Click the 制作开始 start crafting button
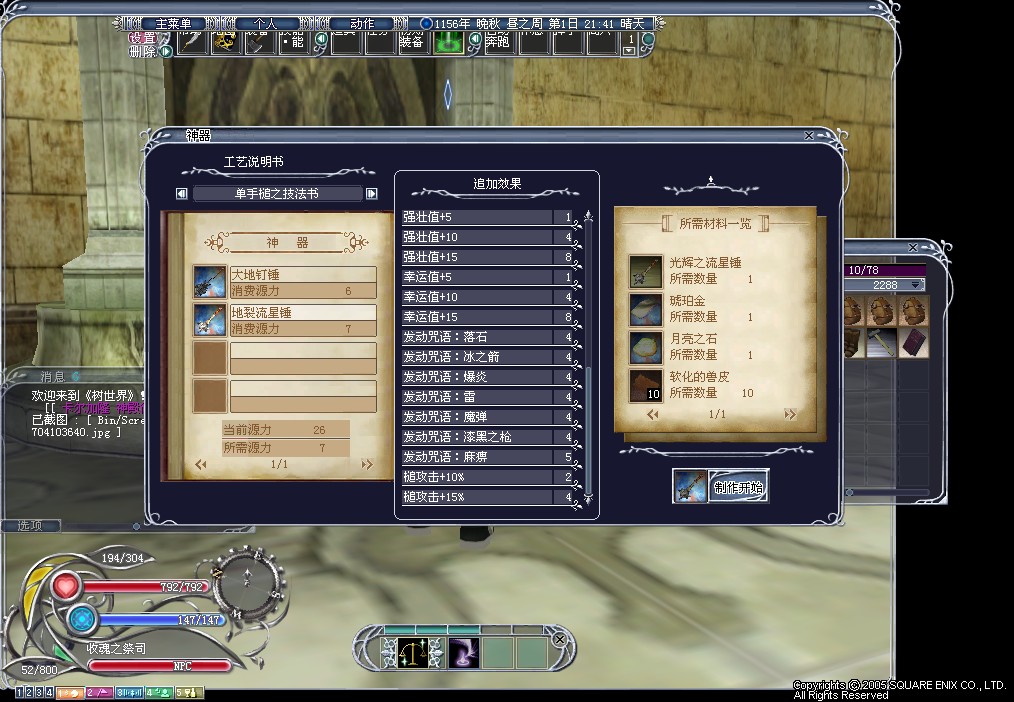 click(x=739, y=488)
